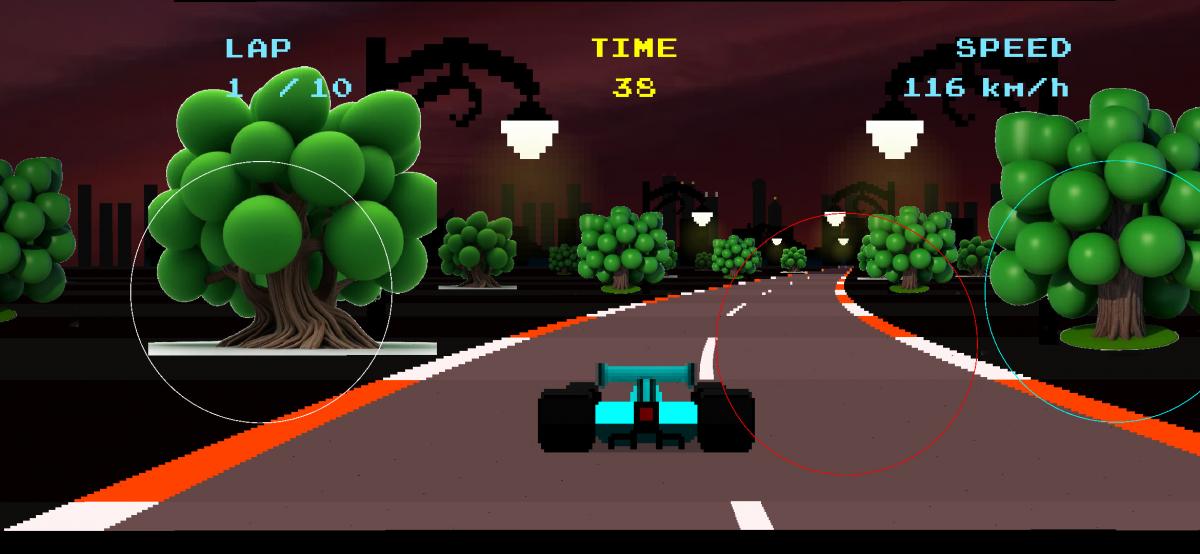Tap the white circle touch control
Viewport: 1200px width, 554px height.
coord(262,292)
